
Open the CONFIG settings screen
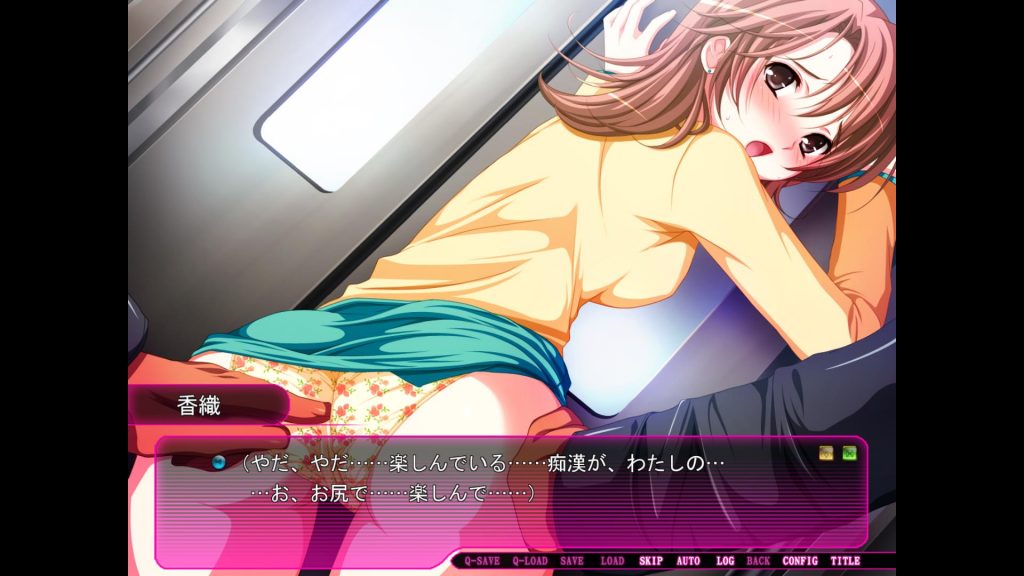point(800,561)
